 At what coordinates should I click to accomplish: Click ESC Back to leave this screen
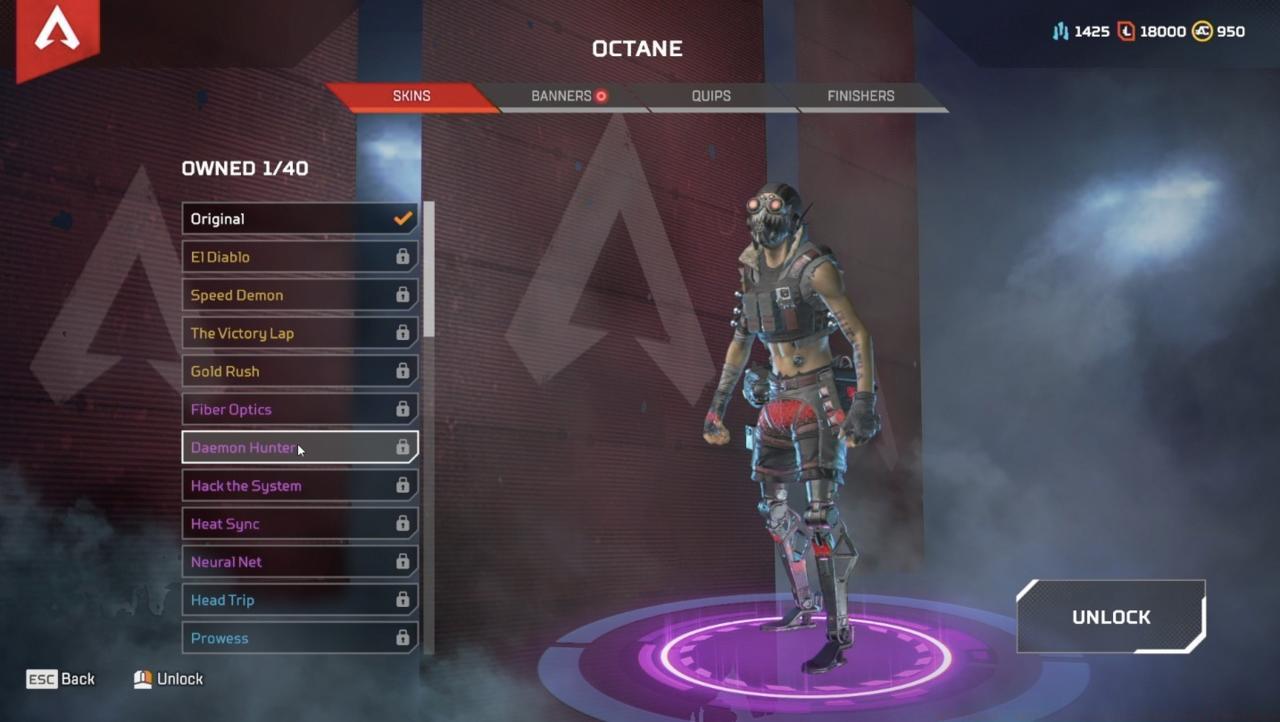pyautogui.click(x=60, y=678)
